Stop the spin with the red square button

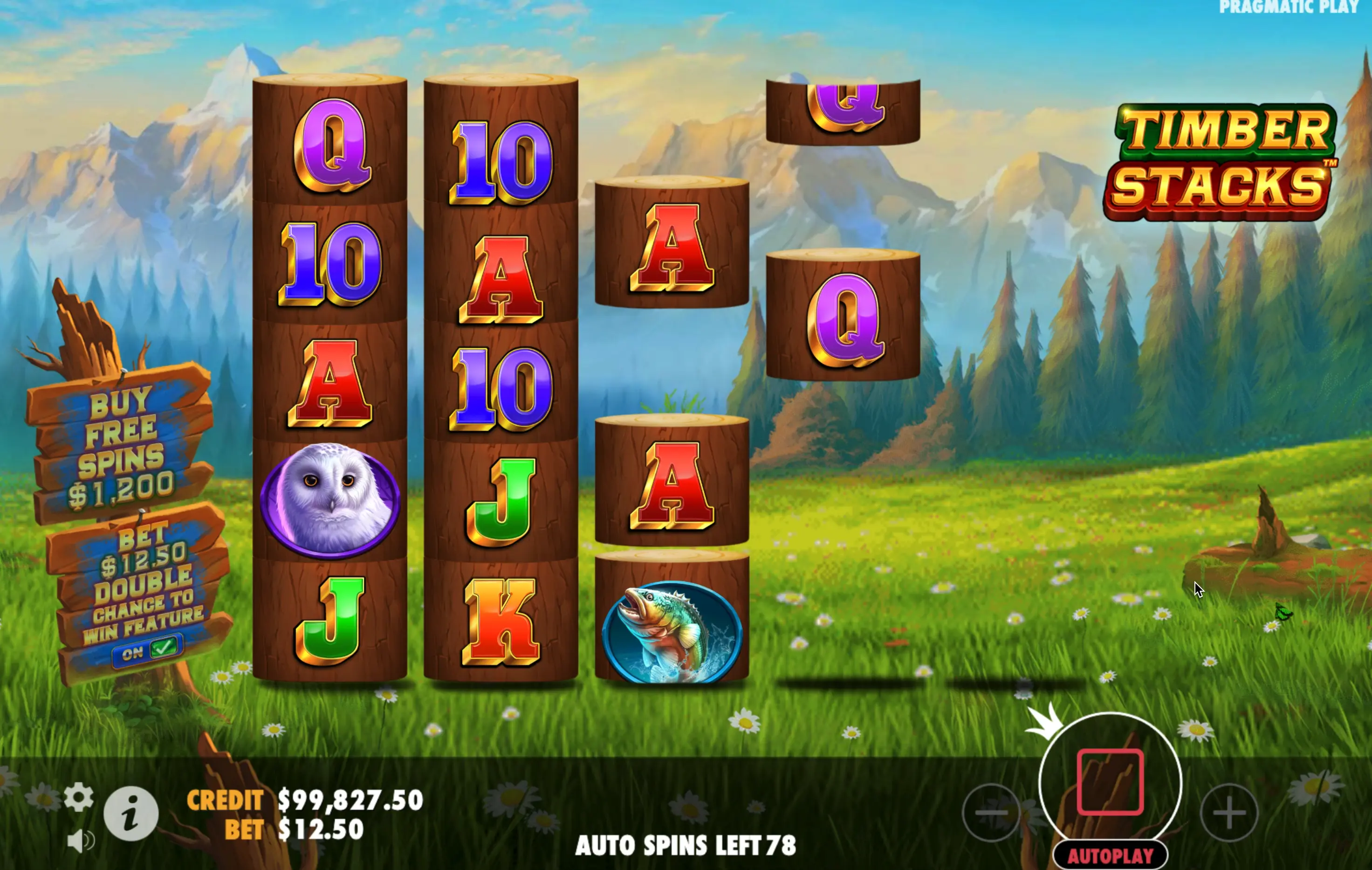pos(1110,781)
